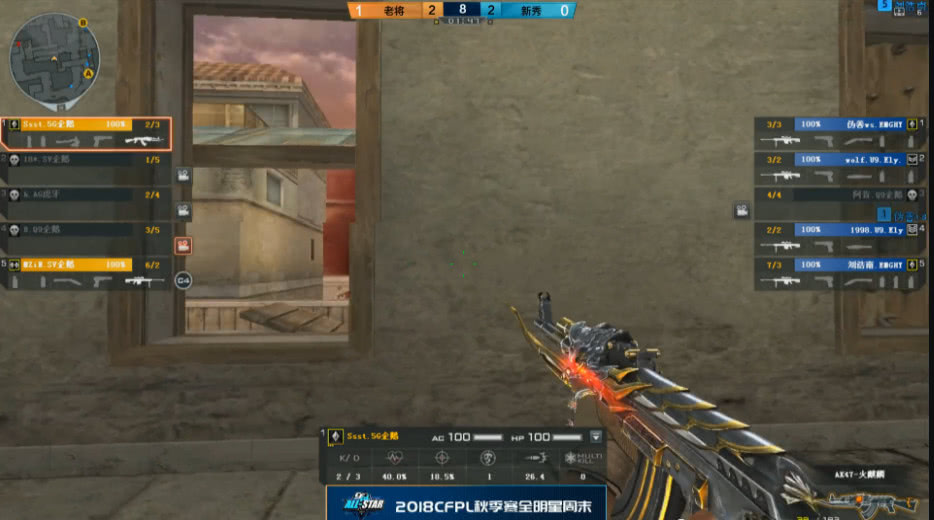Click the headshot crosshair stat icon
This screenshot has width=934, height=520.
(441, 457)
